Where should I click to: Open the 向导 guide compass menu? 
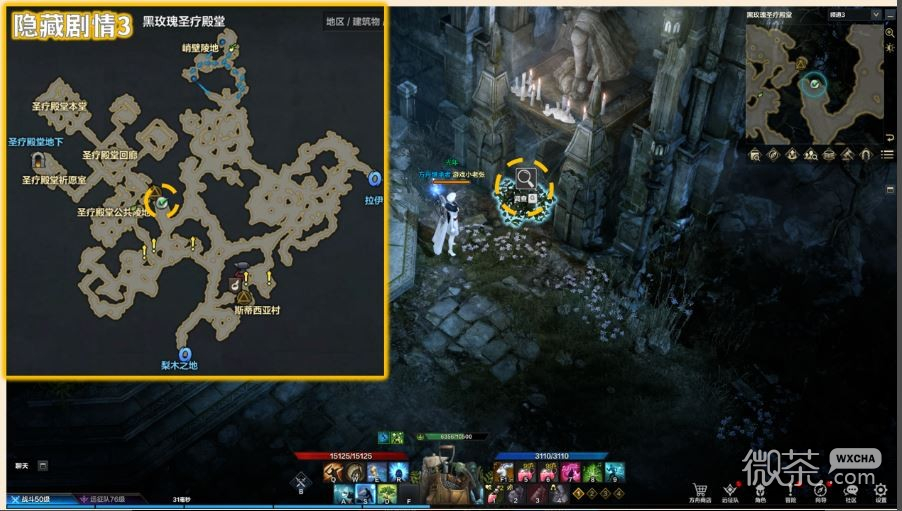(x=821, y=490)
